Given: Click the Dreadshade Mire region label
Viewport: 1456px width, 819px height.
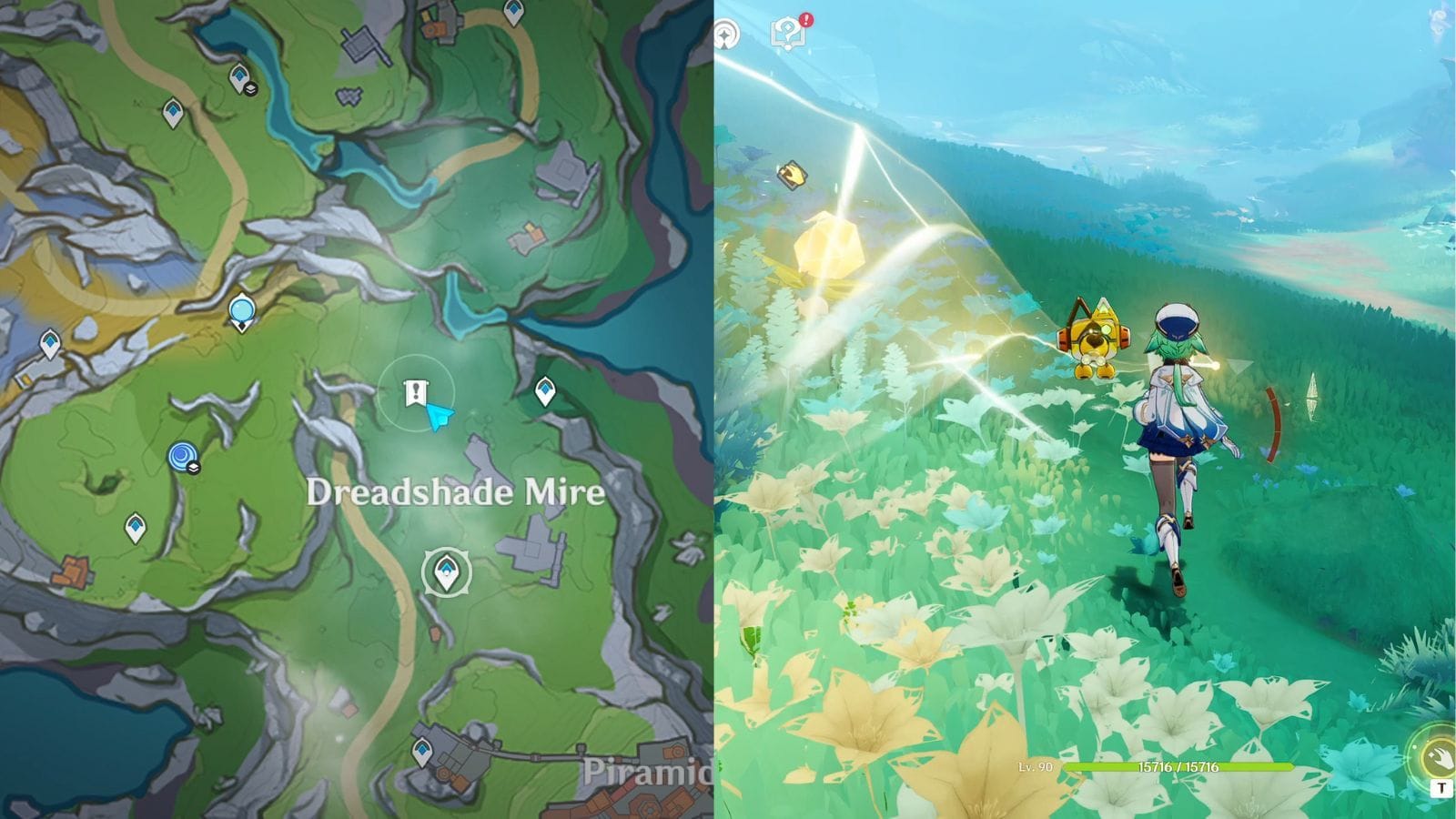Looking at the screenshot, I should coord(455,494).
